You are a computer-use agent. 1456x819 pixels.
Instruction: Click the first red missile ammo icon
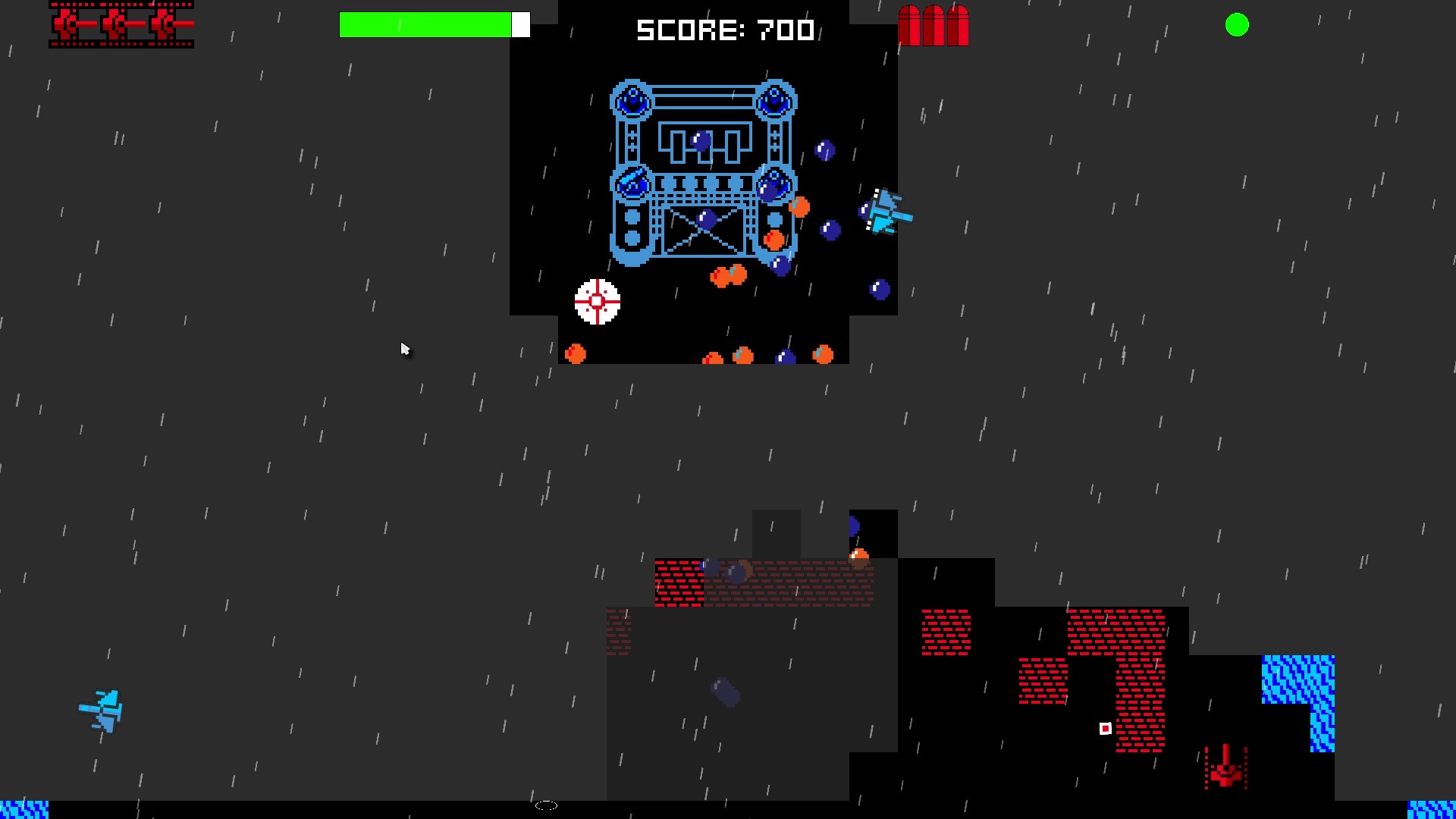[911, 25]
